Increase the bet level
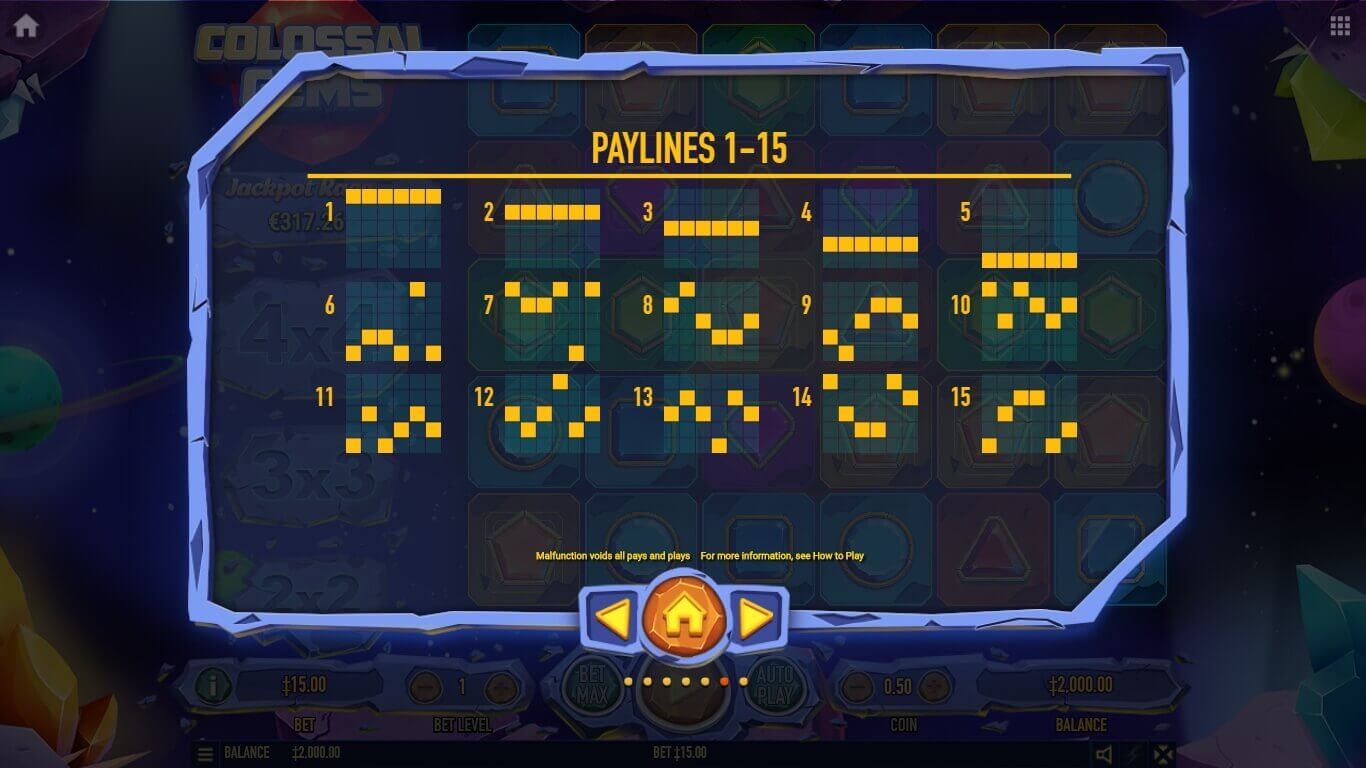This screenshot has height=768, width=1366. coord(500,687)
